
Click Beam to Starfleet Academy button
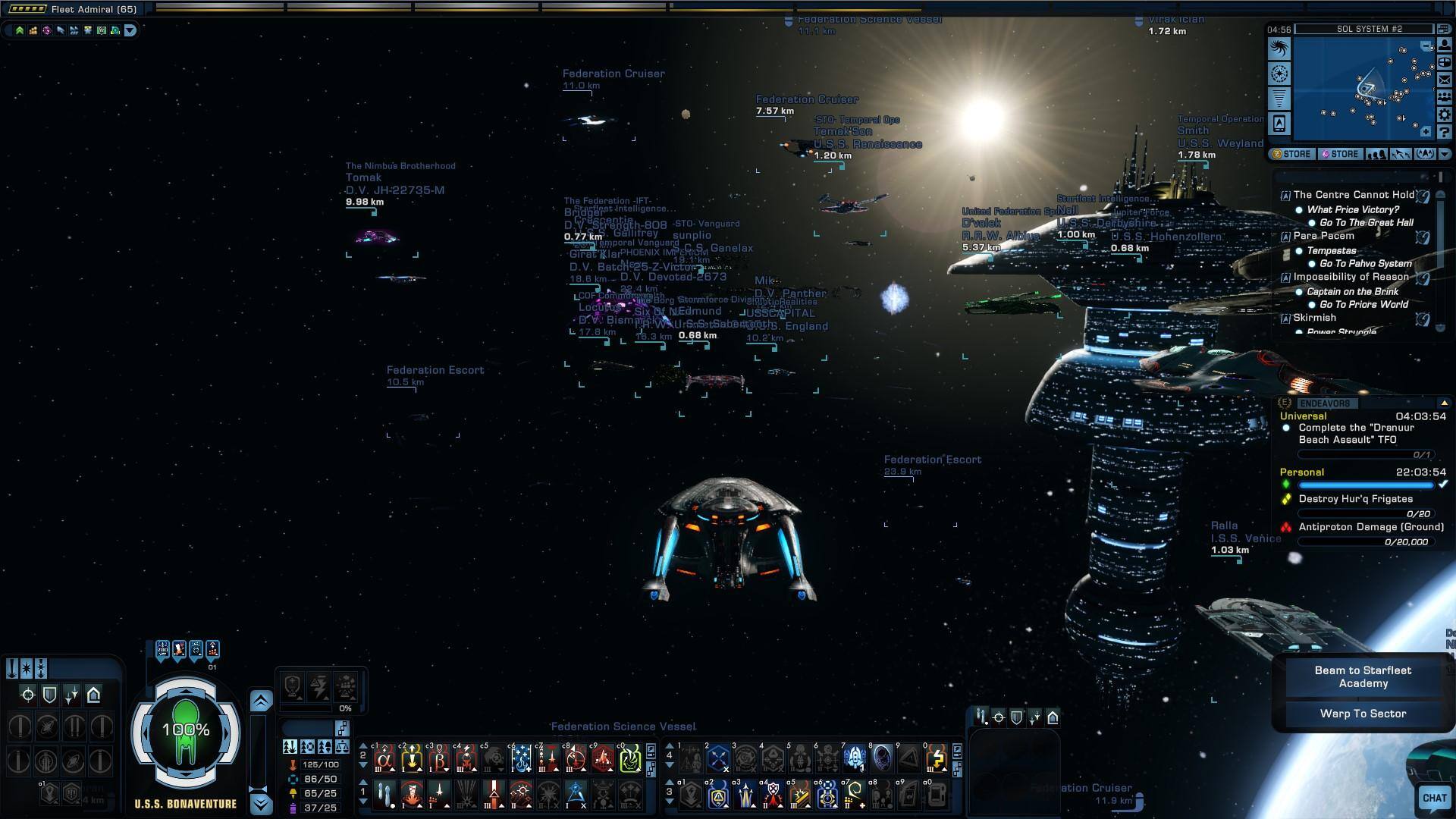tap(1363, 676)
